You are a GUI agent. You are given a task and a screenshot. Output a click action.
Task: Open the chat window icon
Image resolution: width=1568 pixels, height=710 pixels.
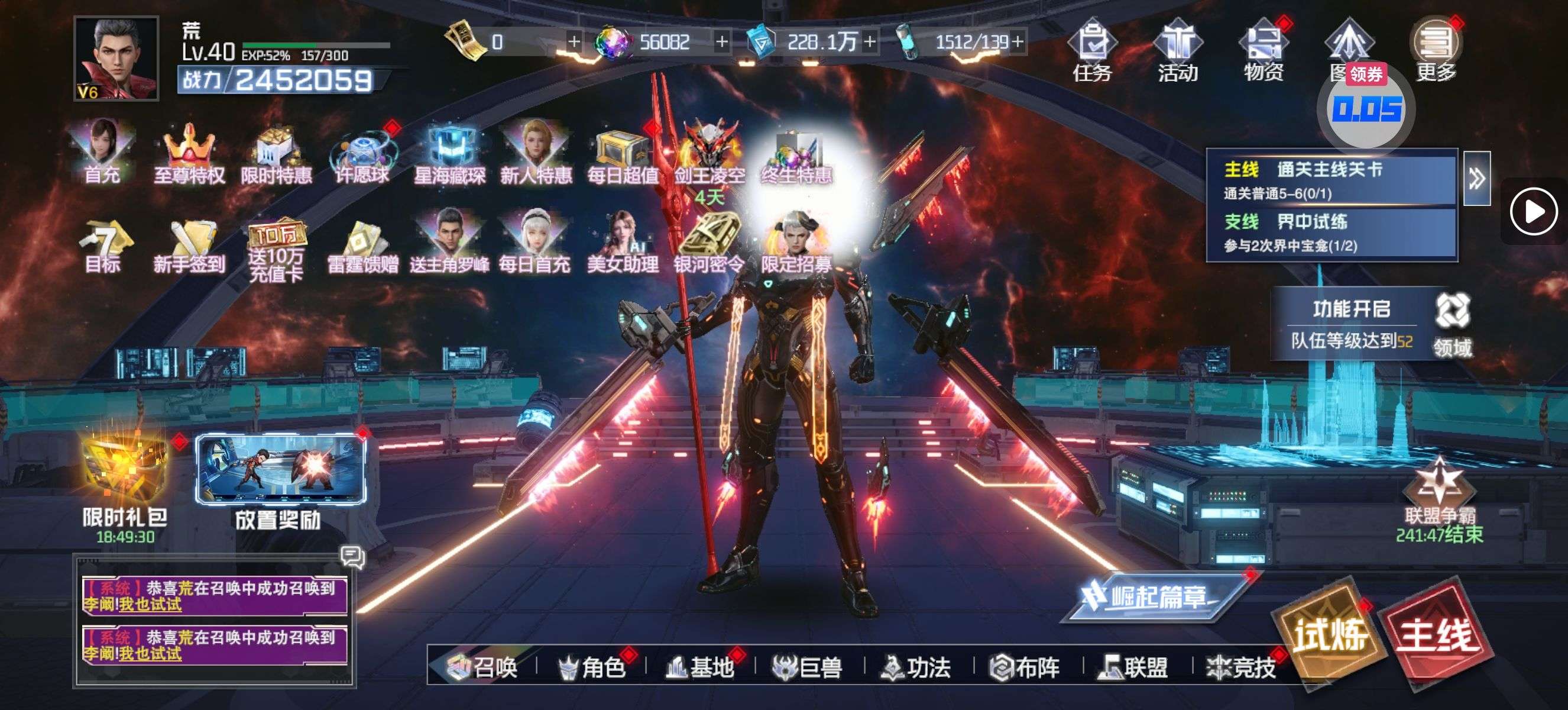pos(352,556)
